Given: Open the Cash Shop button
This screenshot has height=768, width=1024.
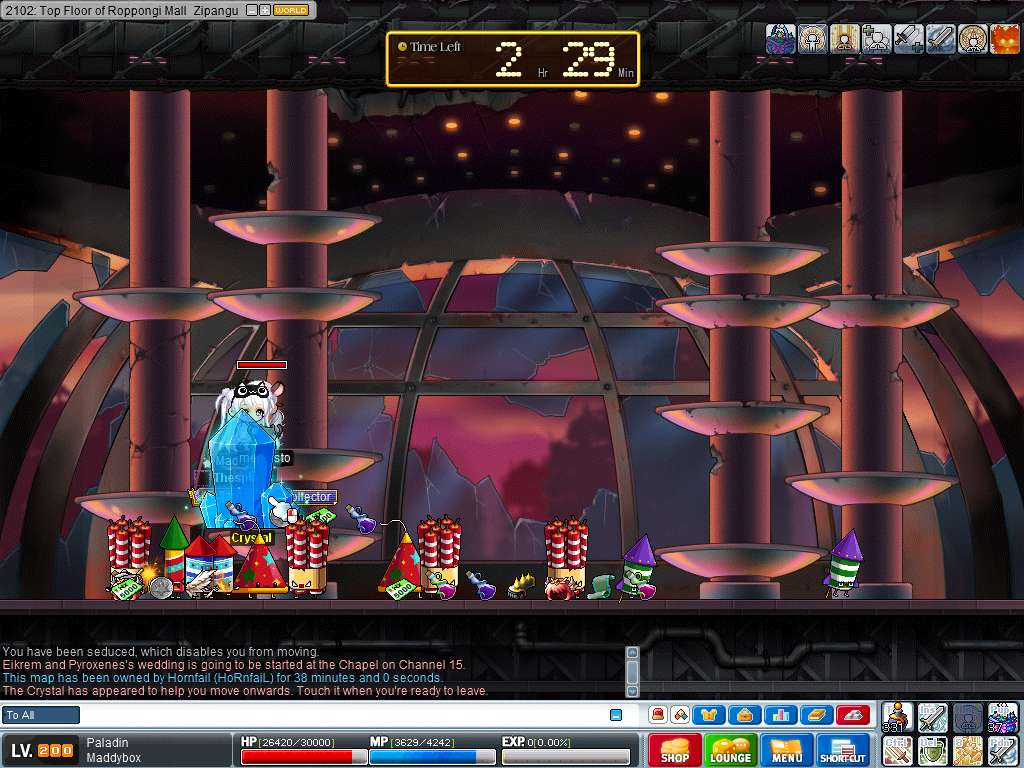Looking at the screenshot, I should pyautogui.click(x=675, y=750).
